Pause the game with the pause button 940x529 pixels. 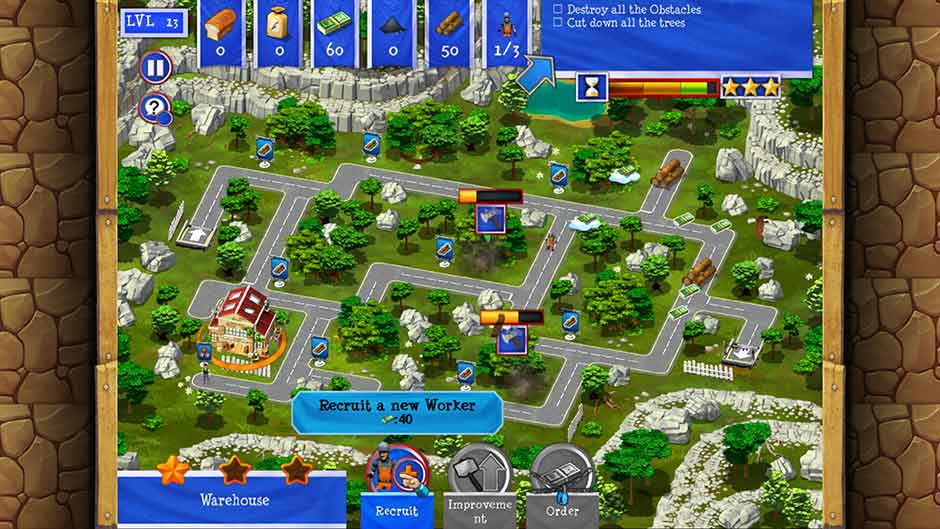coord(155,68)
